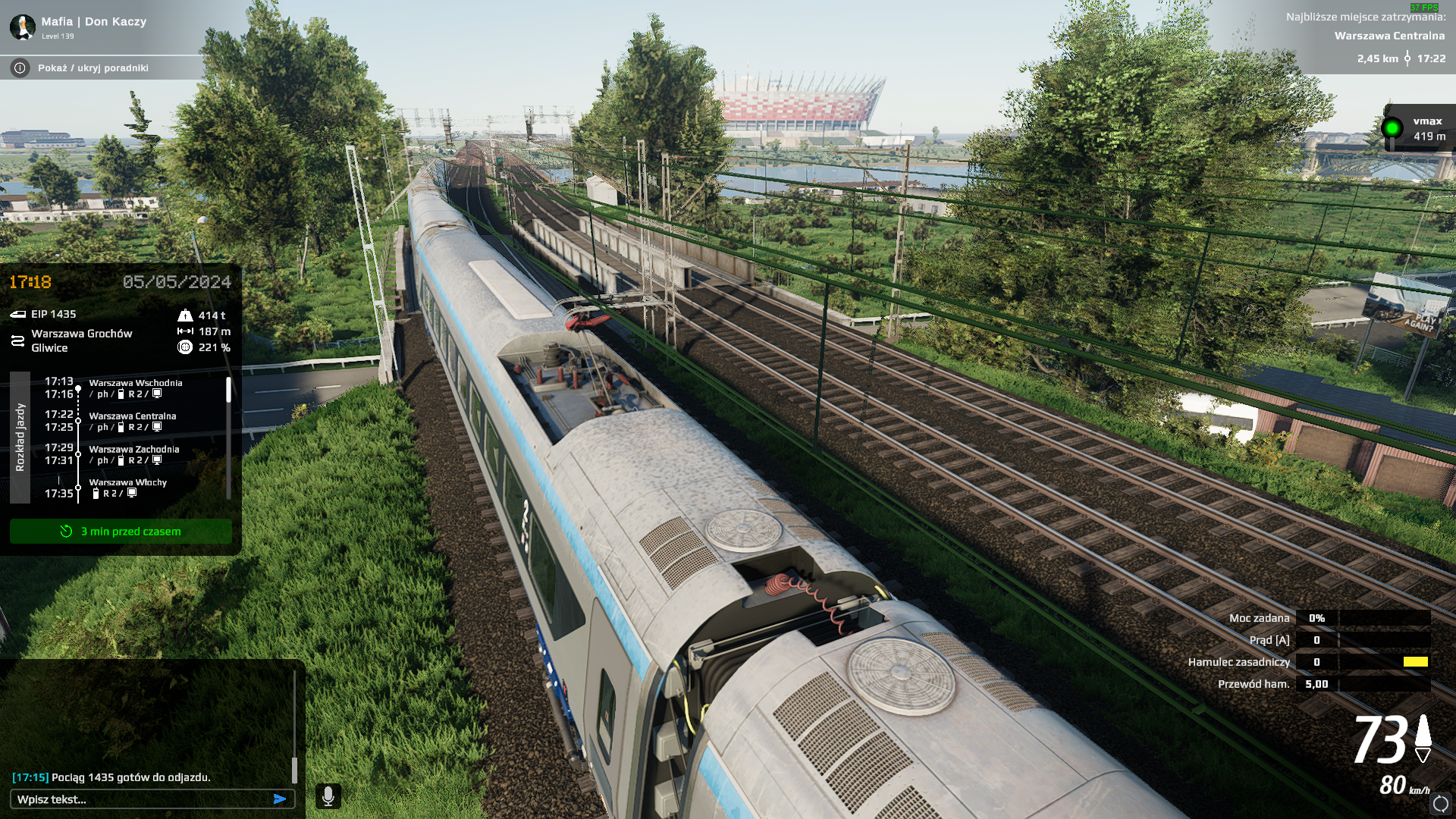The height and width of the screenshot is (819, 1456).
Task: Click the circular icon beside the speedometer
Action: 1441,803
